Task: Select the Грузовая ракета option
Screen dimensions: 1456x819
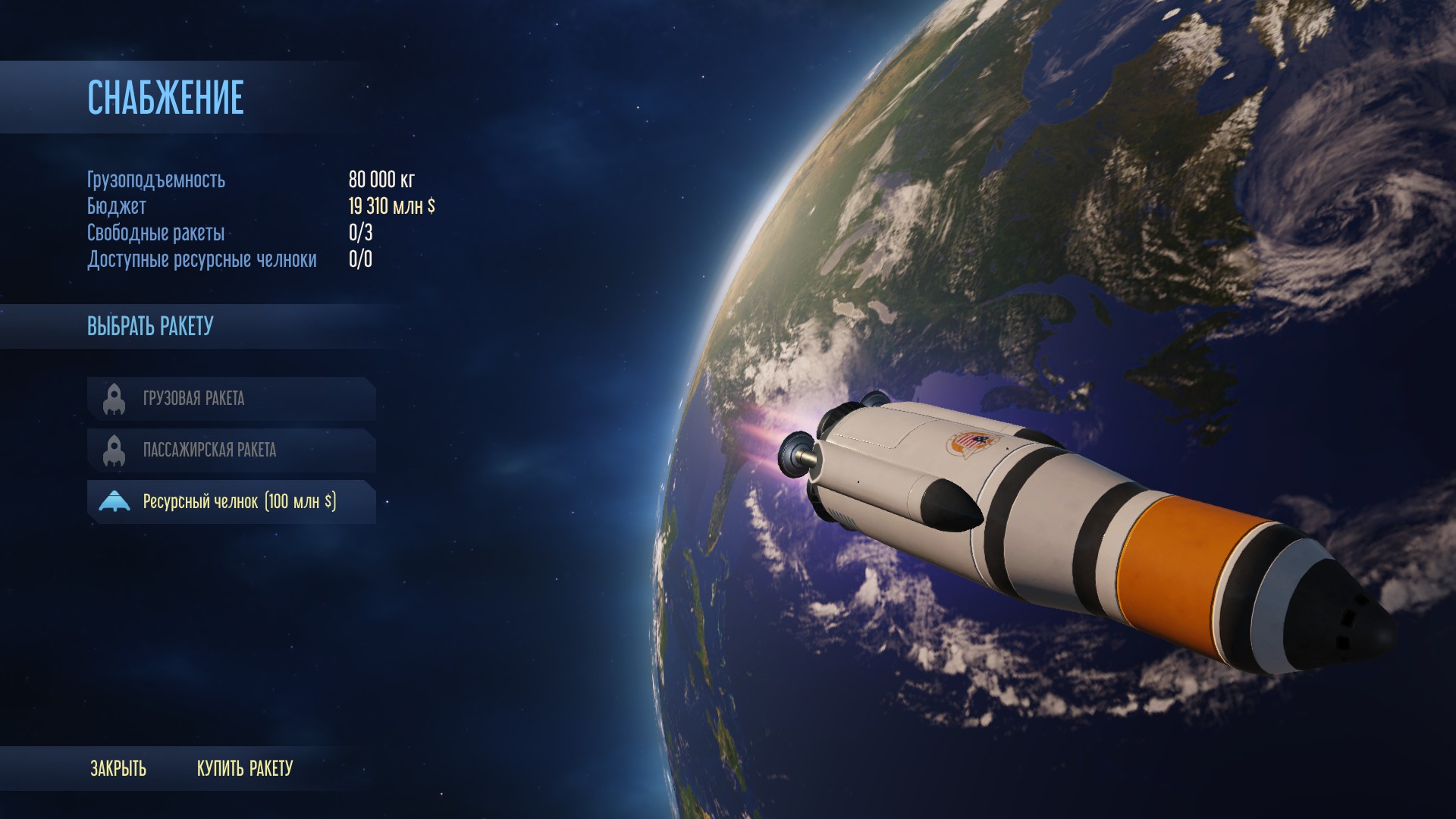Action: [231, 398]
